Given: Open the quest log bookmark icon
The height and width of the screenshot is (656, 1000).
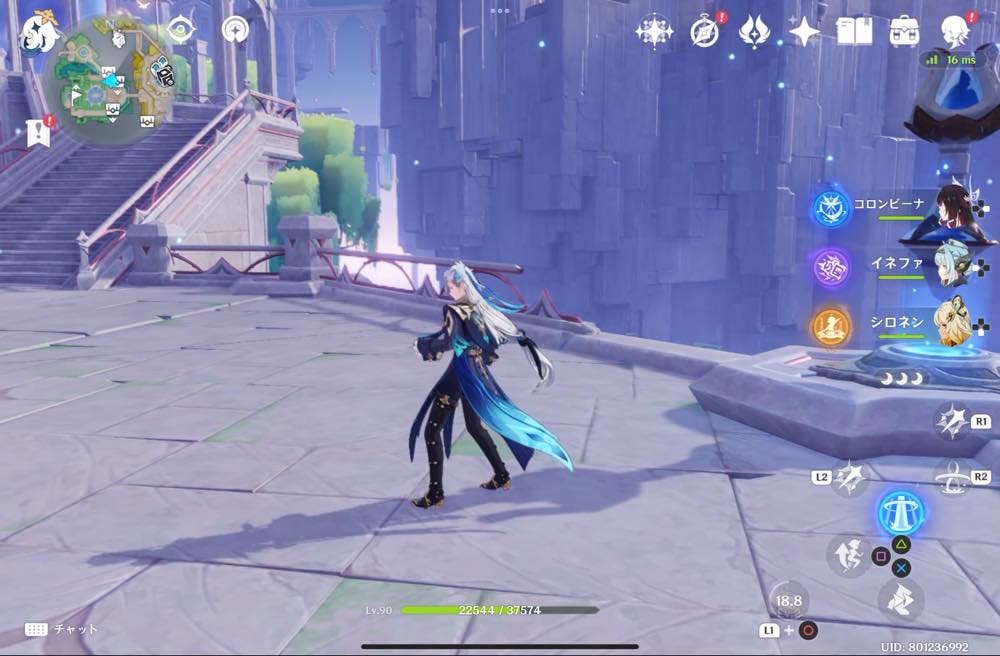Looking at the screenshot, I should point(39,133).
